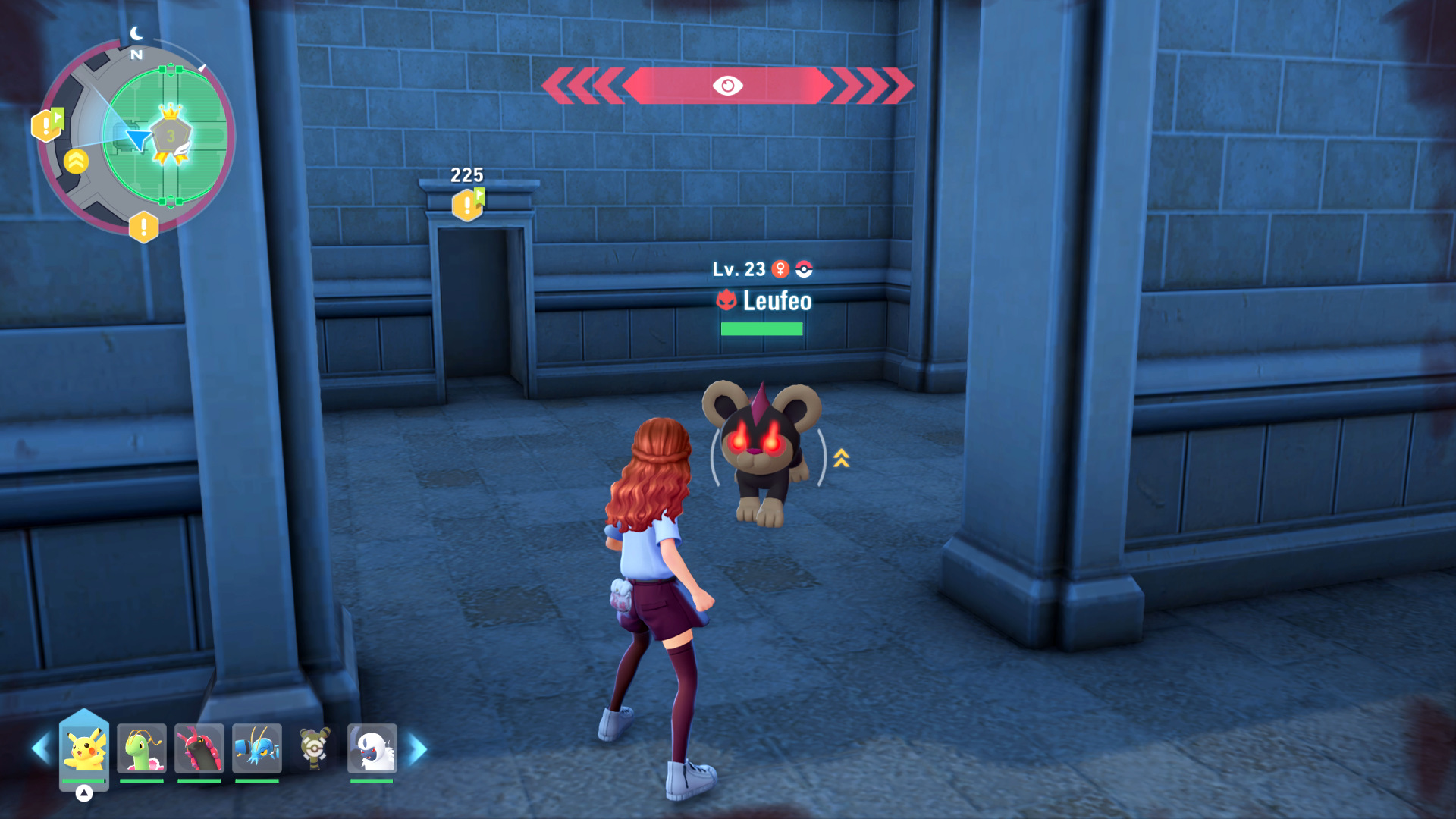Click the yellow exclamation marker below minimap

click(x=143, y=227)
